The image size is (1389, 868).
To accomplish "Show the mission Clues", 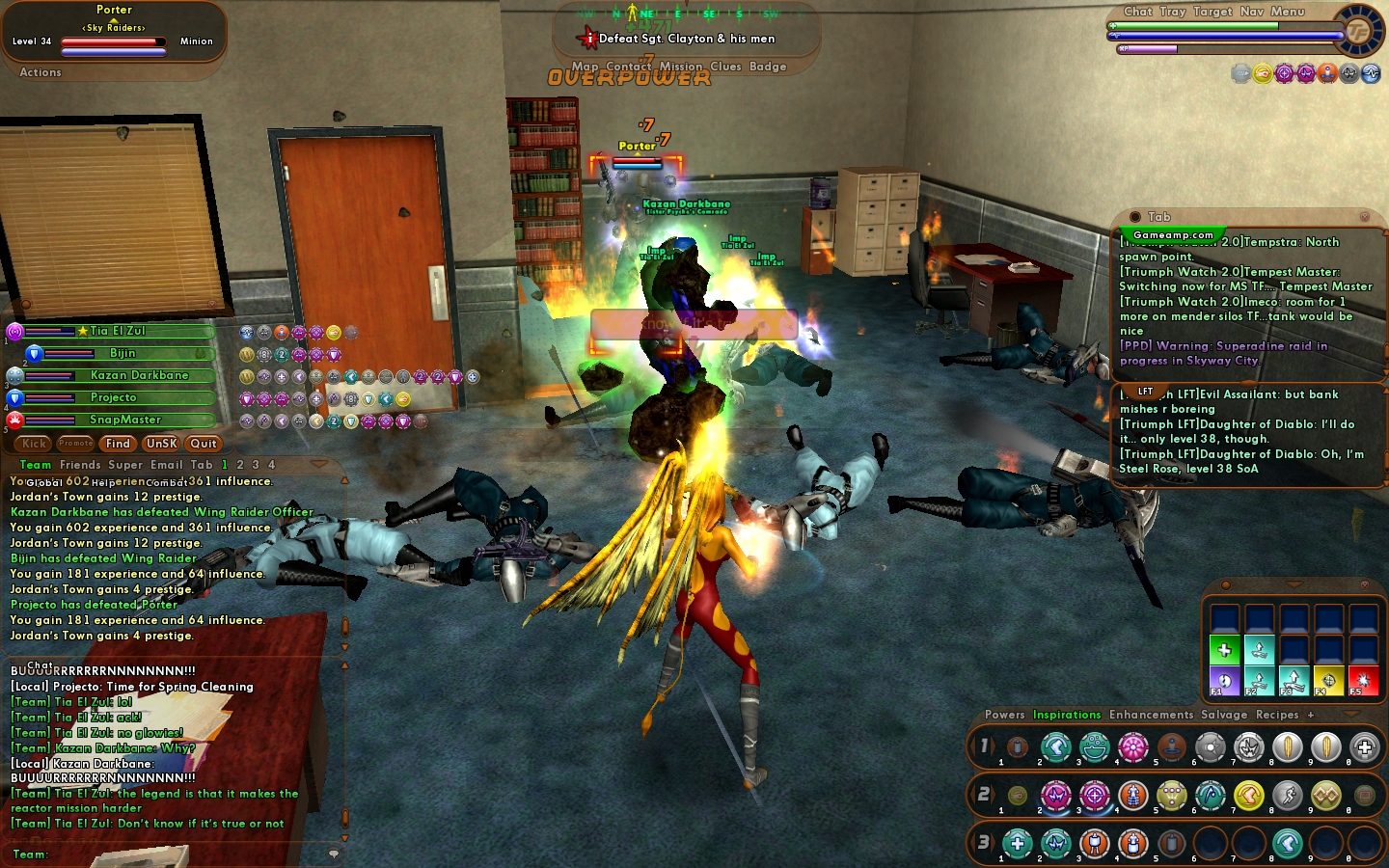I will tap(725, 67).
